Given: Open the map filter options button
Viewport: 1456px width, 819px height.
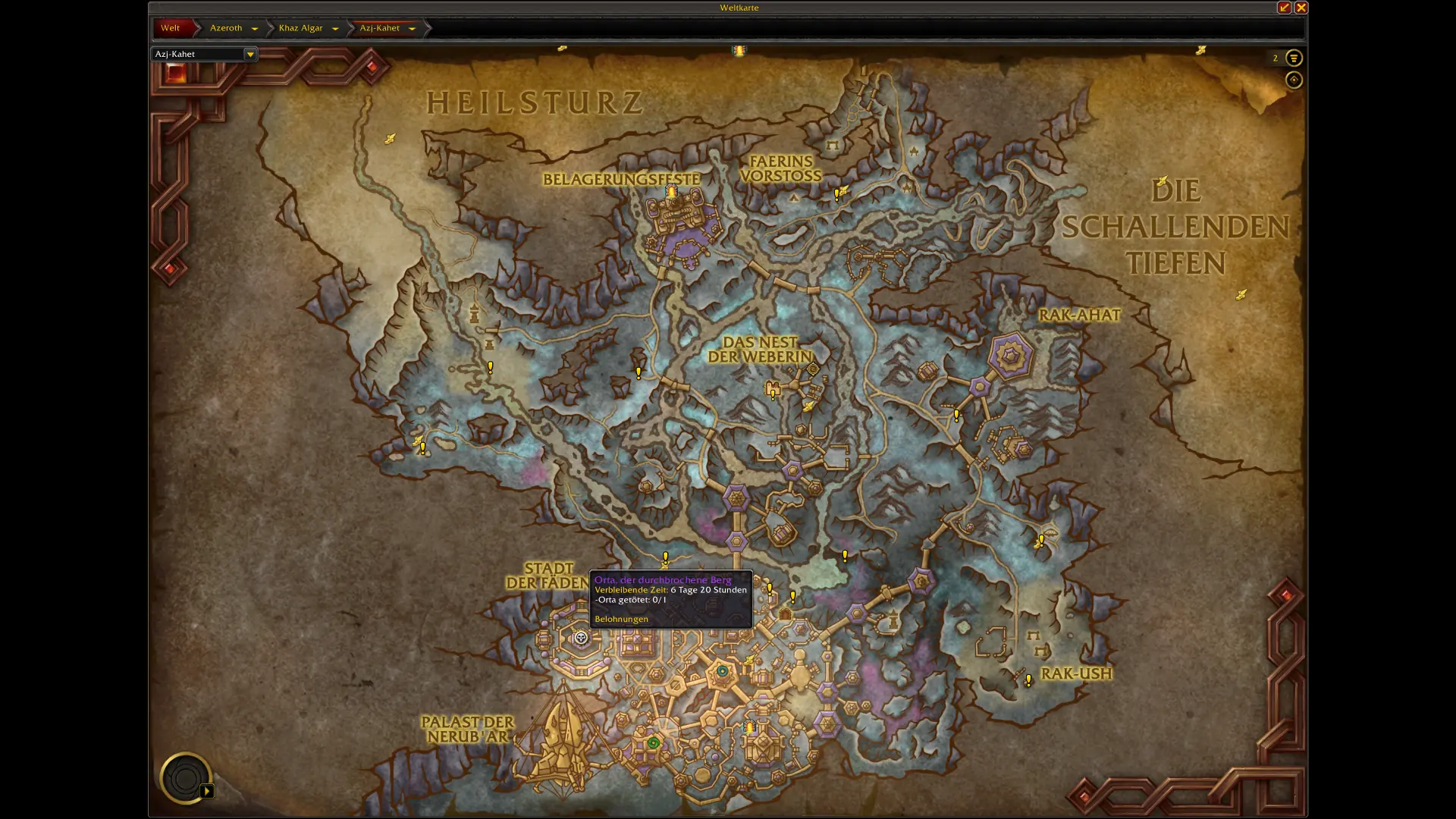Looking at the screenshot, I should point(1294,58).
